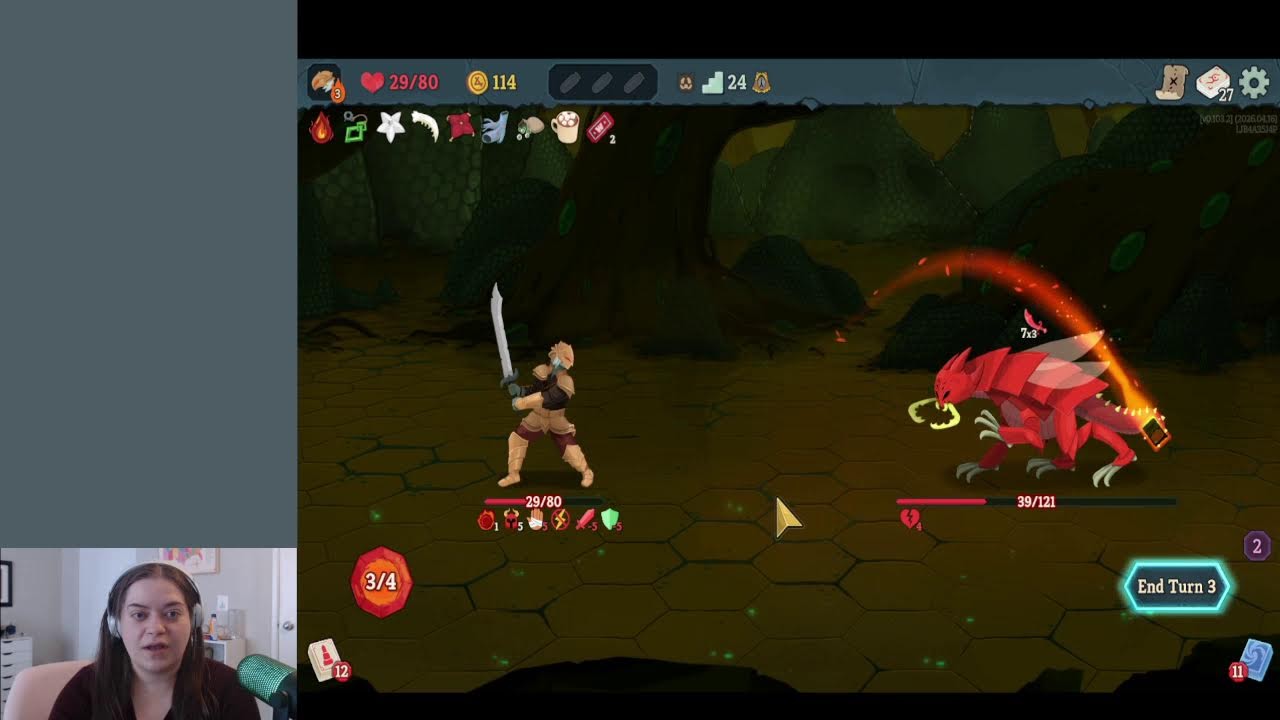The image size is (1280, 720).
Task: Inspect the blue branching log relic
Action: [495, 127]
